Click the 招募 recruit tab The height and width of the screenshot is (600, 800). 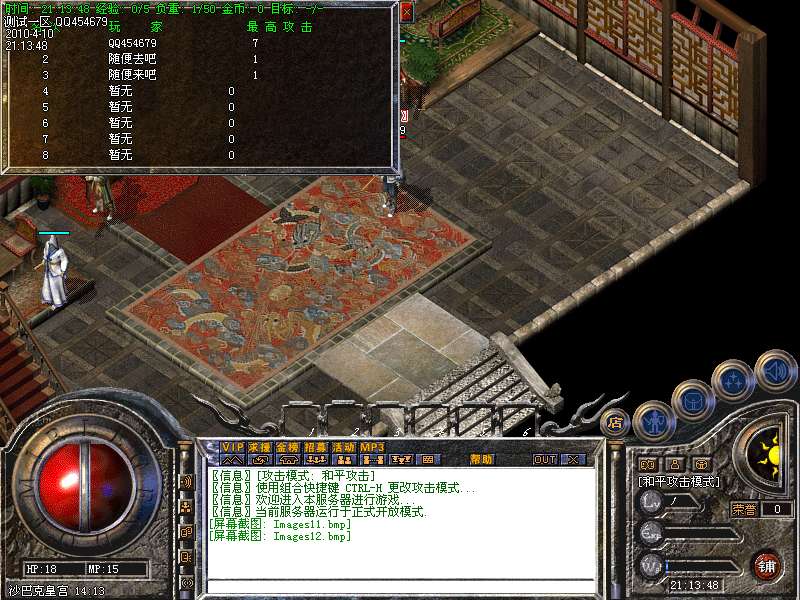click(x=316, y=446)
